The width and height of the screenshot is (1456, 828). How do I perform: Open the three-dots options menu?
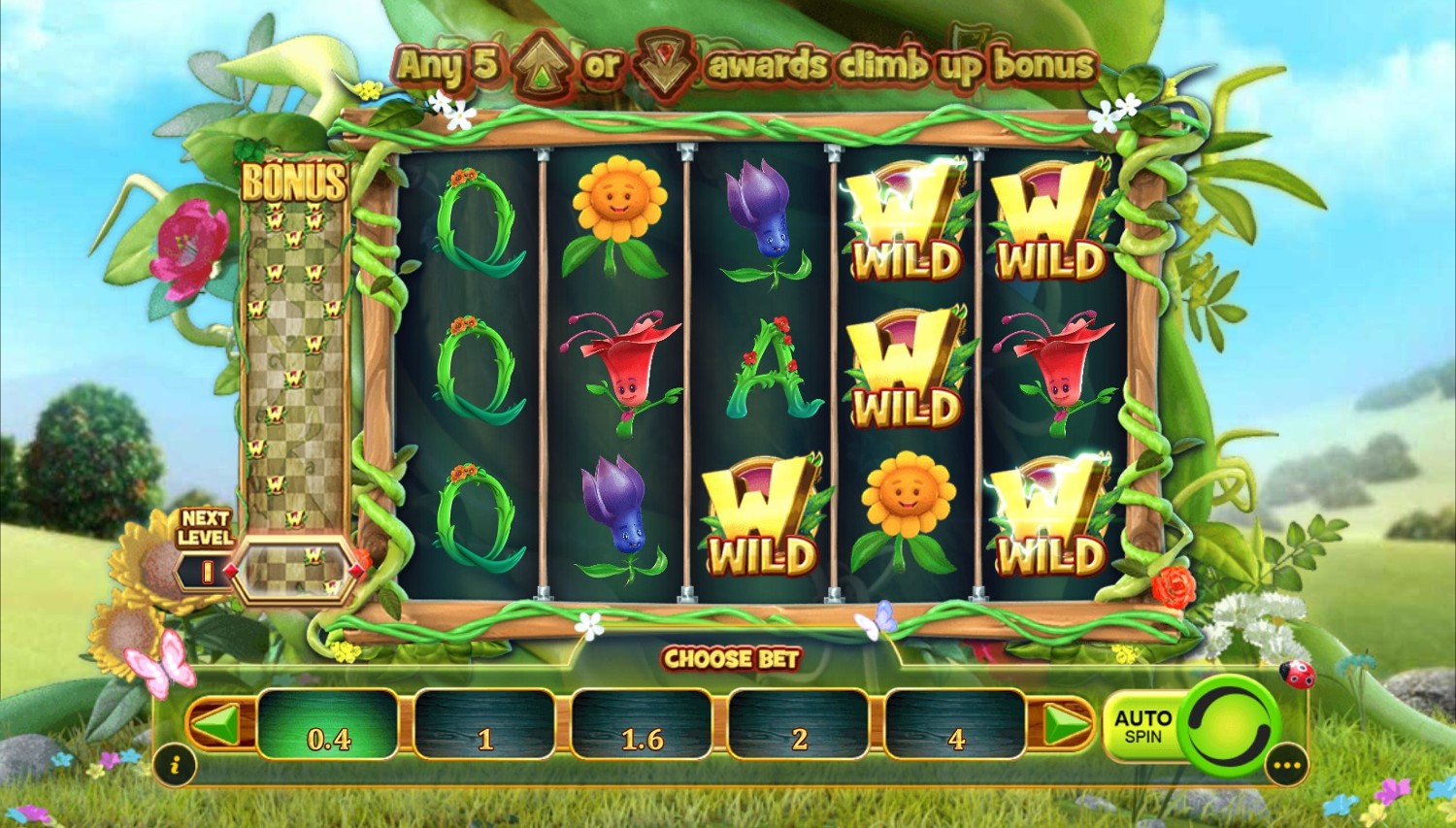click(x=1288, y=766)
